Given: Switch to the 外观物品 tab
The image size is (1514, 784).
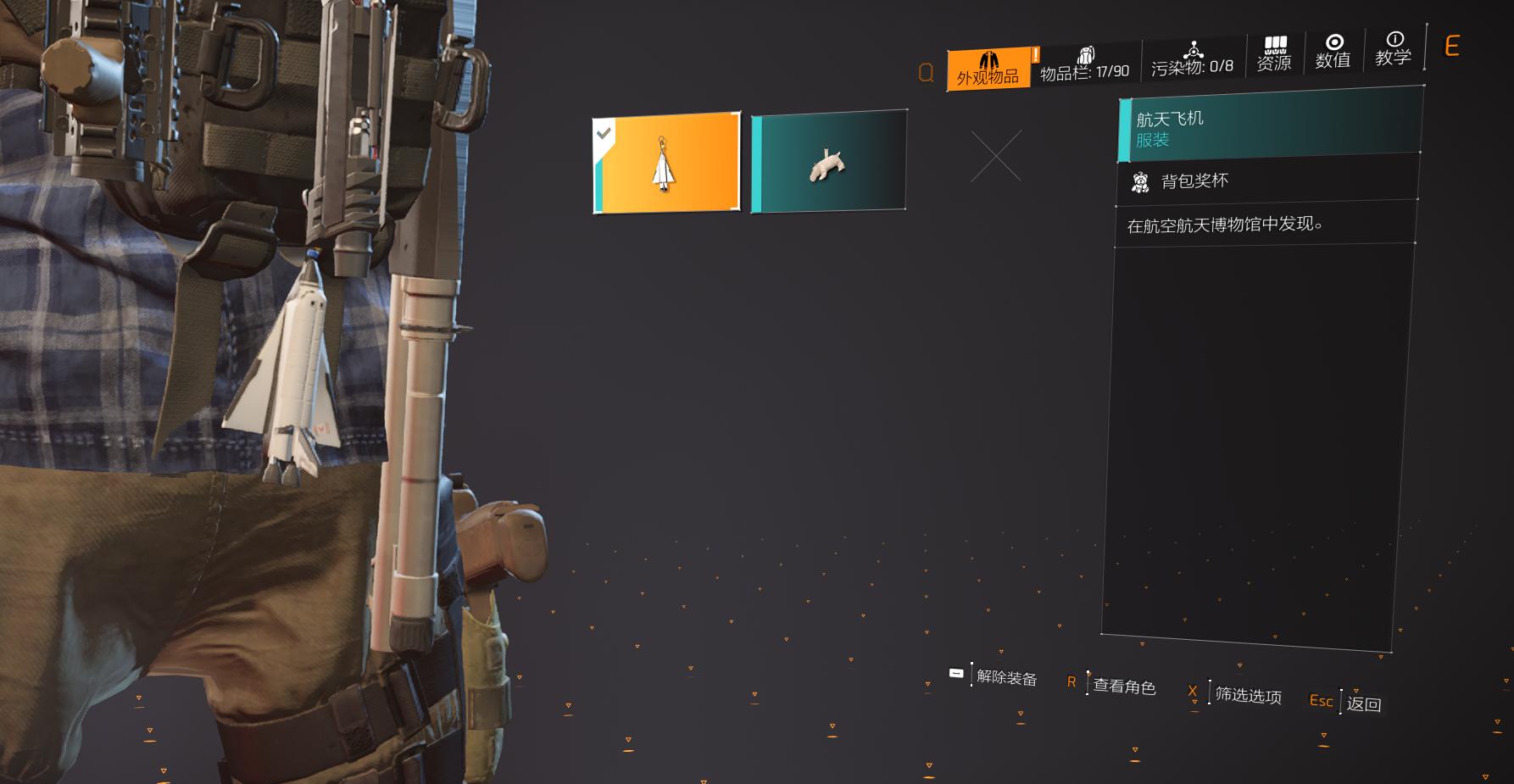Looking at the screenshot, I should 988,70.
